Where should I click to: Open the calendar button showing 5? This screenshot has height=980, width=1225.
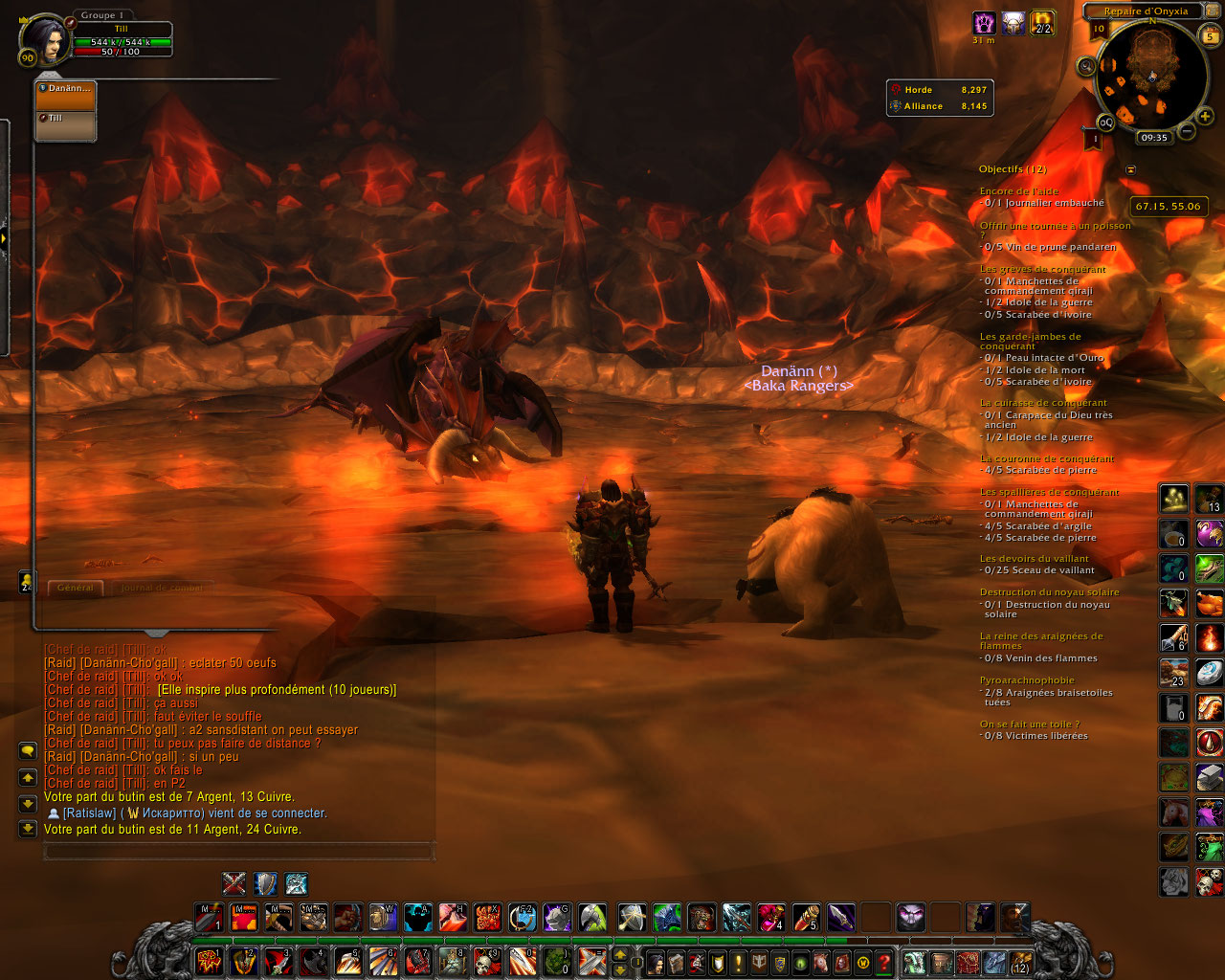point(1211,36)
